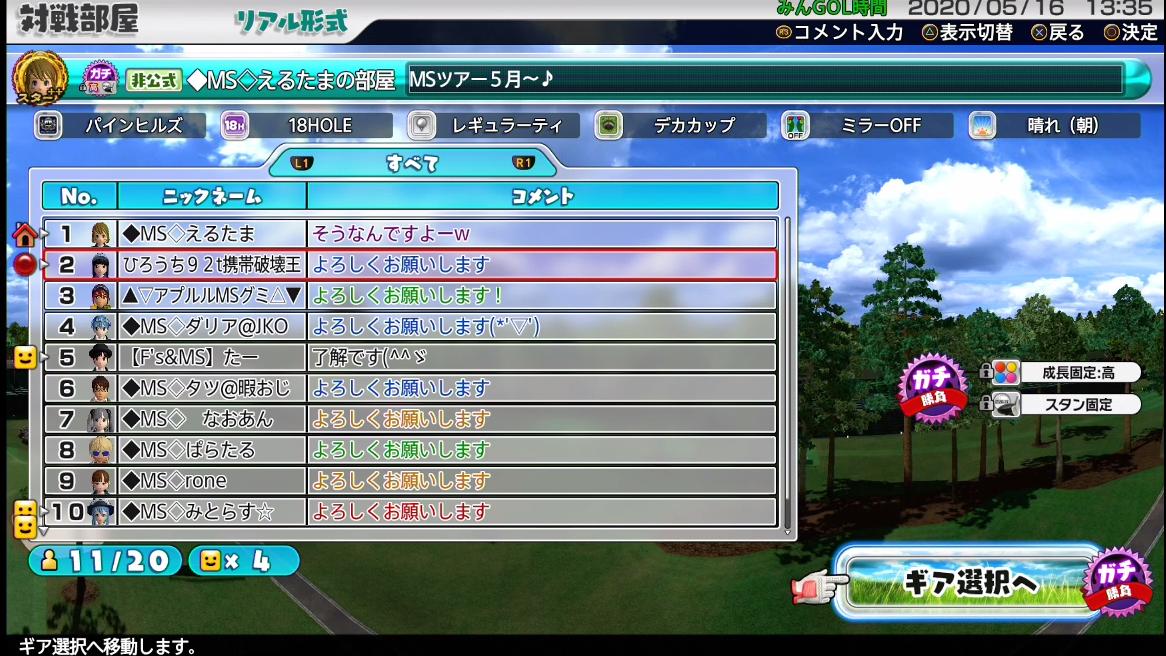Screen dimensions: 1166x656
Task: Pick player row ◆MS◇rone
Action: 410,481
